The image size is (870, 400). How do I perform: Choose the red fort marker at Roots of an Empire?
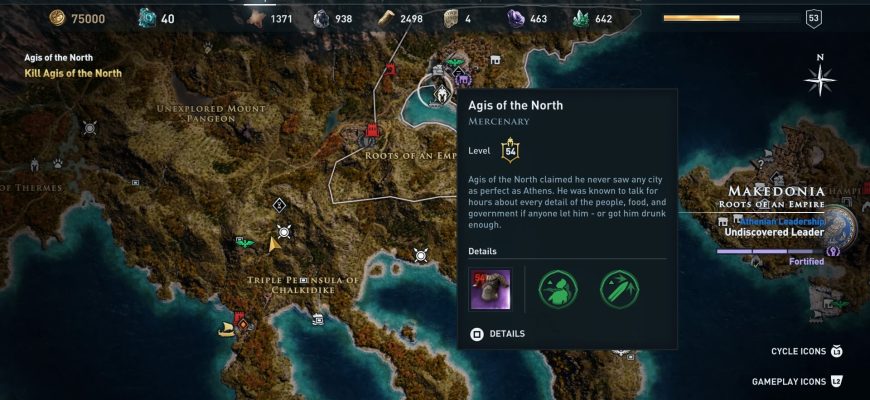[372, 131]
